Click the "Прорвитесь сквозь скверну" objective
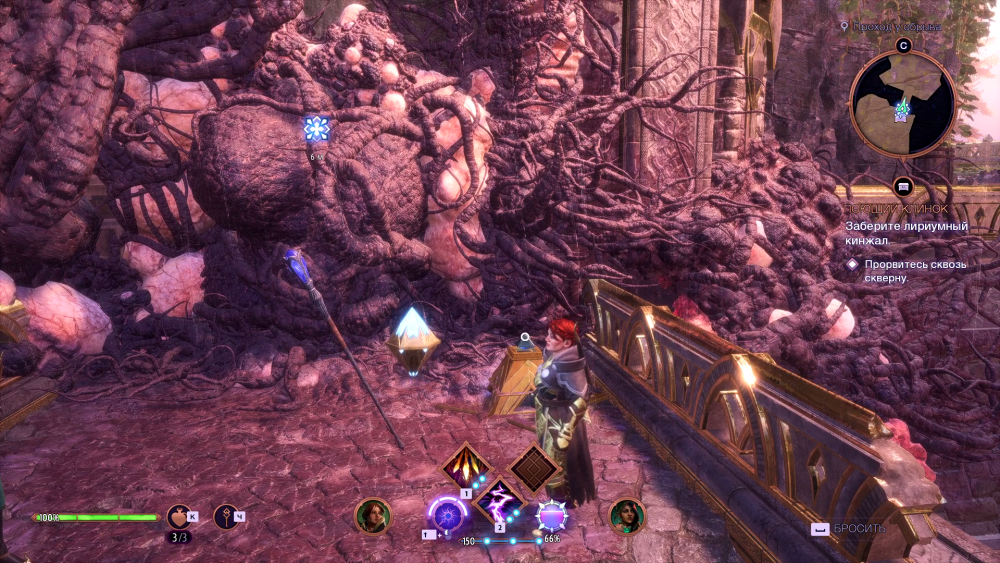The width and height of the screenshot is (1000, 563). [900, 271]
